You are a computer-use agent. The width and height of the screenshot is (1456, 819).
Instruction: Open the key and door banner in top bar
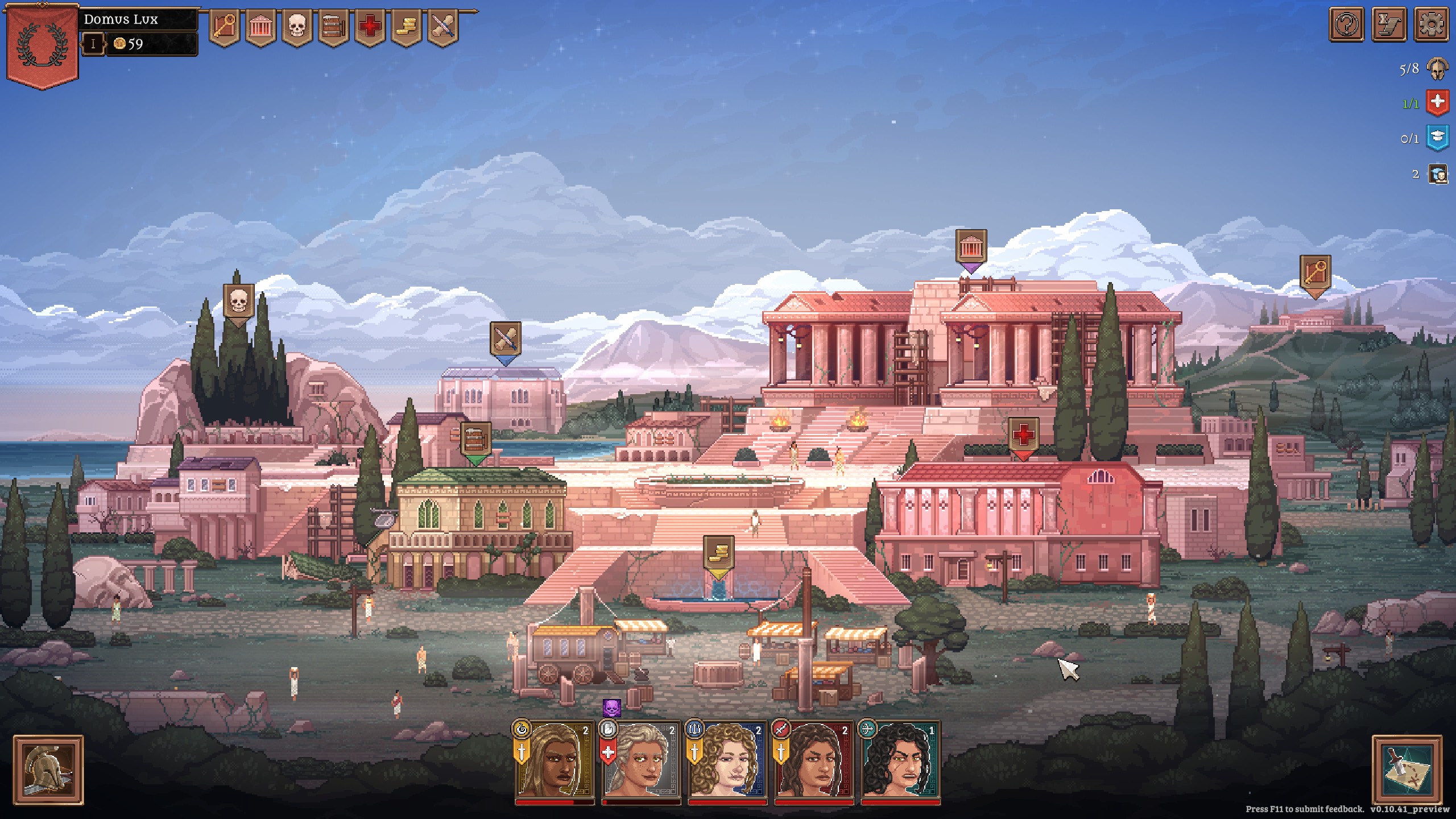tap(224, 27)
